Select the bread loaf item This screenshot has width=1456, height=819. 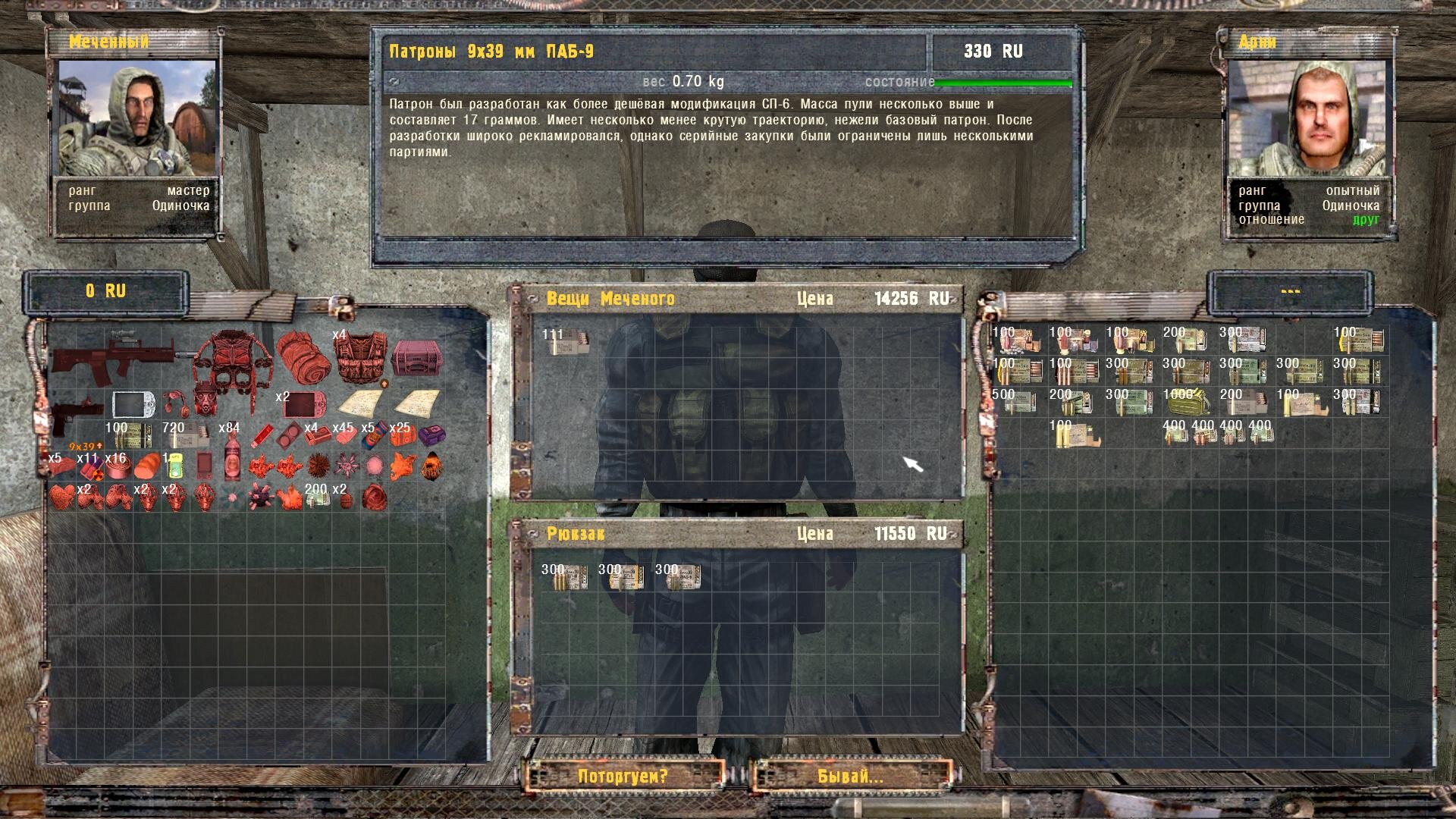pos(146,465)
